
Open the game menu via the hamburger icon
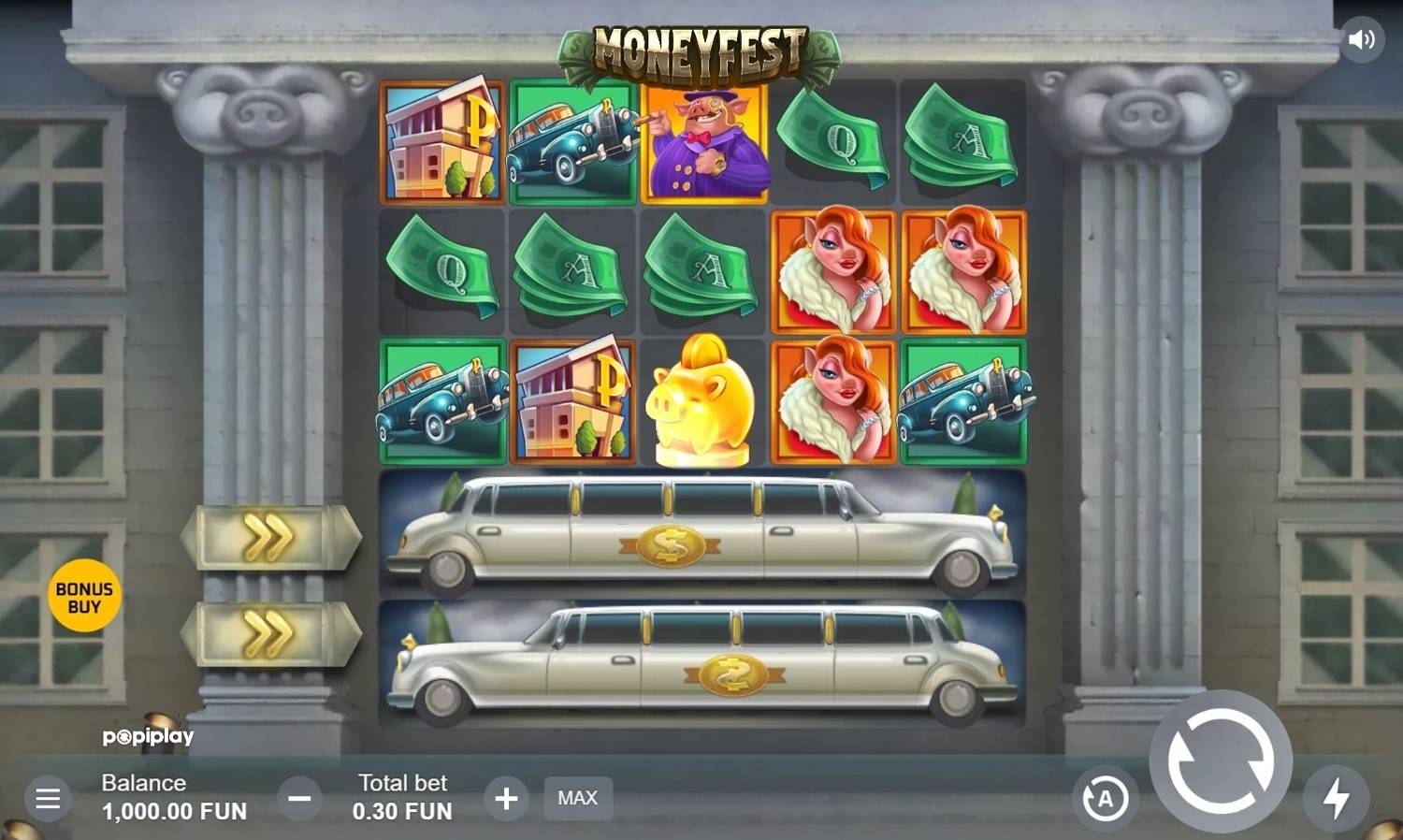[x=46, y=798]
